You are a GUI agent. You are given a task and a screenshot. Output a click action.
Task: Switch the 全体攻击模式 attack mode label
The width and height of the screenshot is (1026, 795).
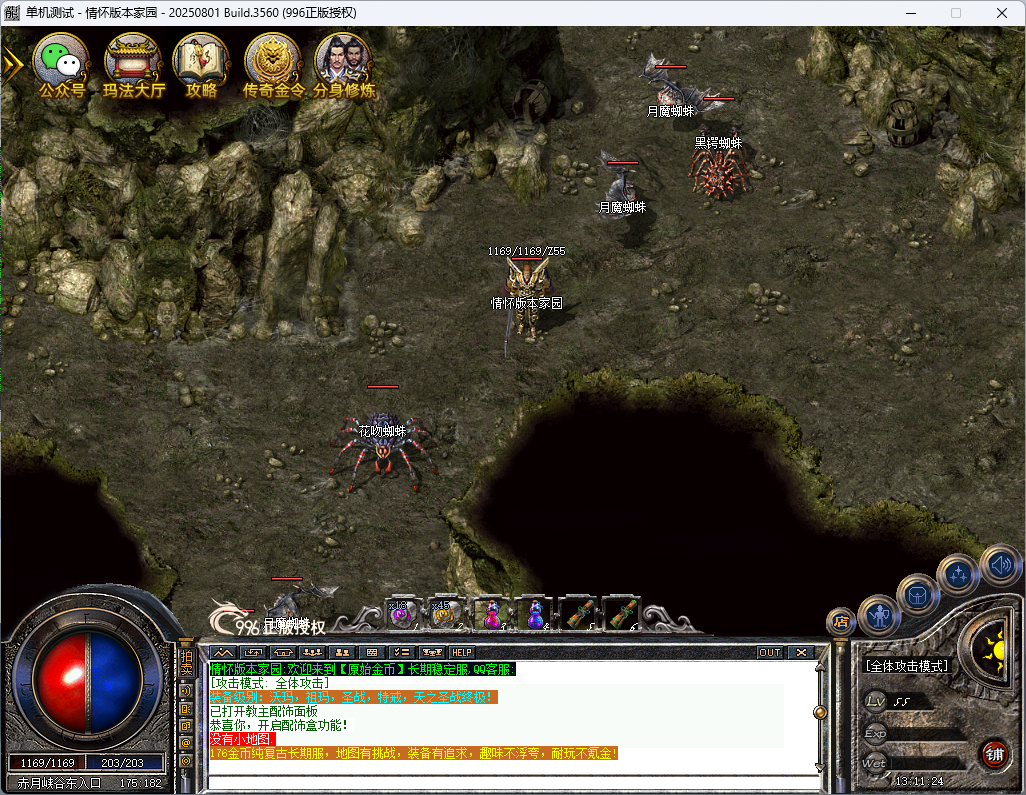(x=907, y=666)
